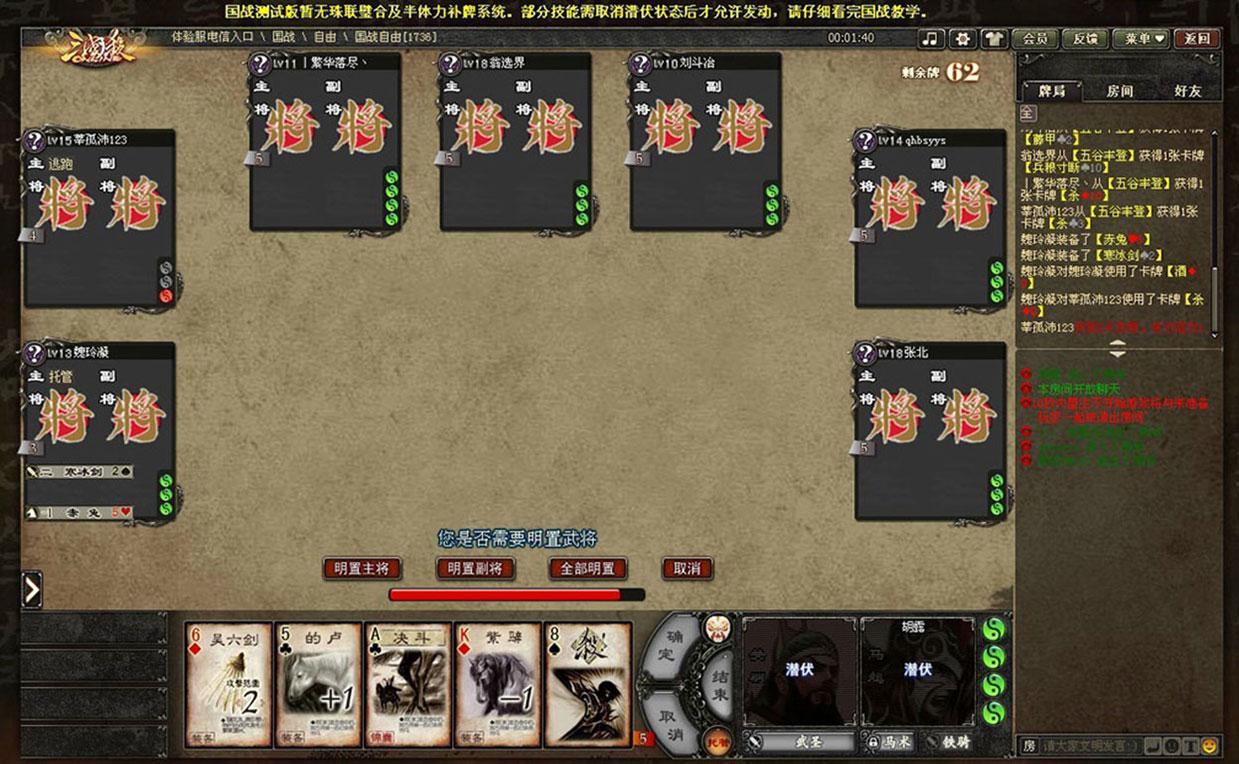Choose the 决斗 duel card
This screenshot has width=1239, height=764.
(x=408, y=685)
